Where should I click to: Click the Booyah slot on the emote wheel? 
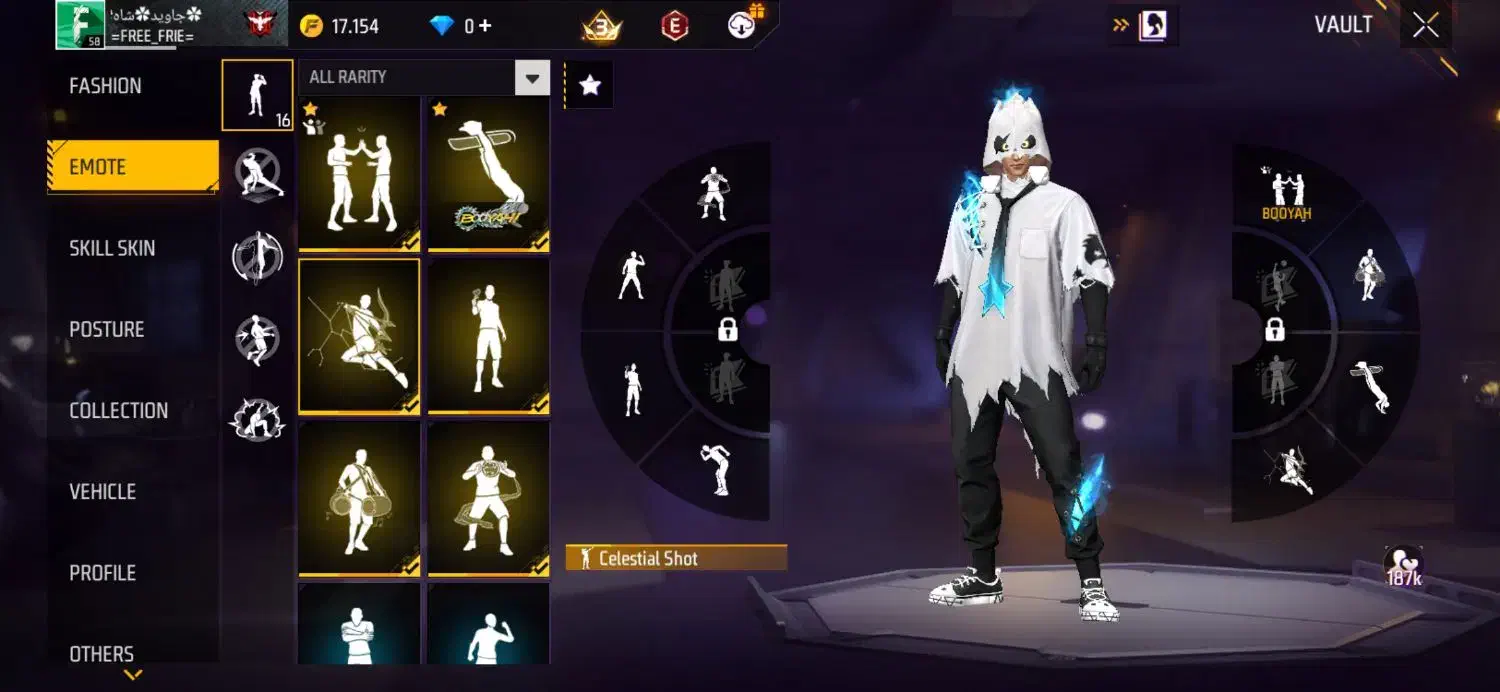coord(1287,193)
